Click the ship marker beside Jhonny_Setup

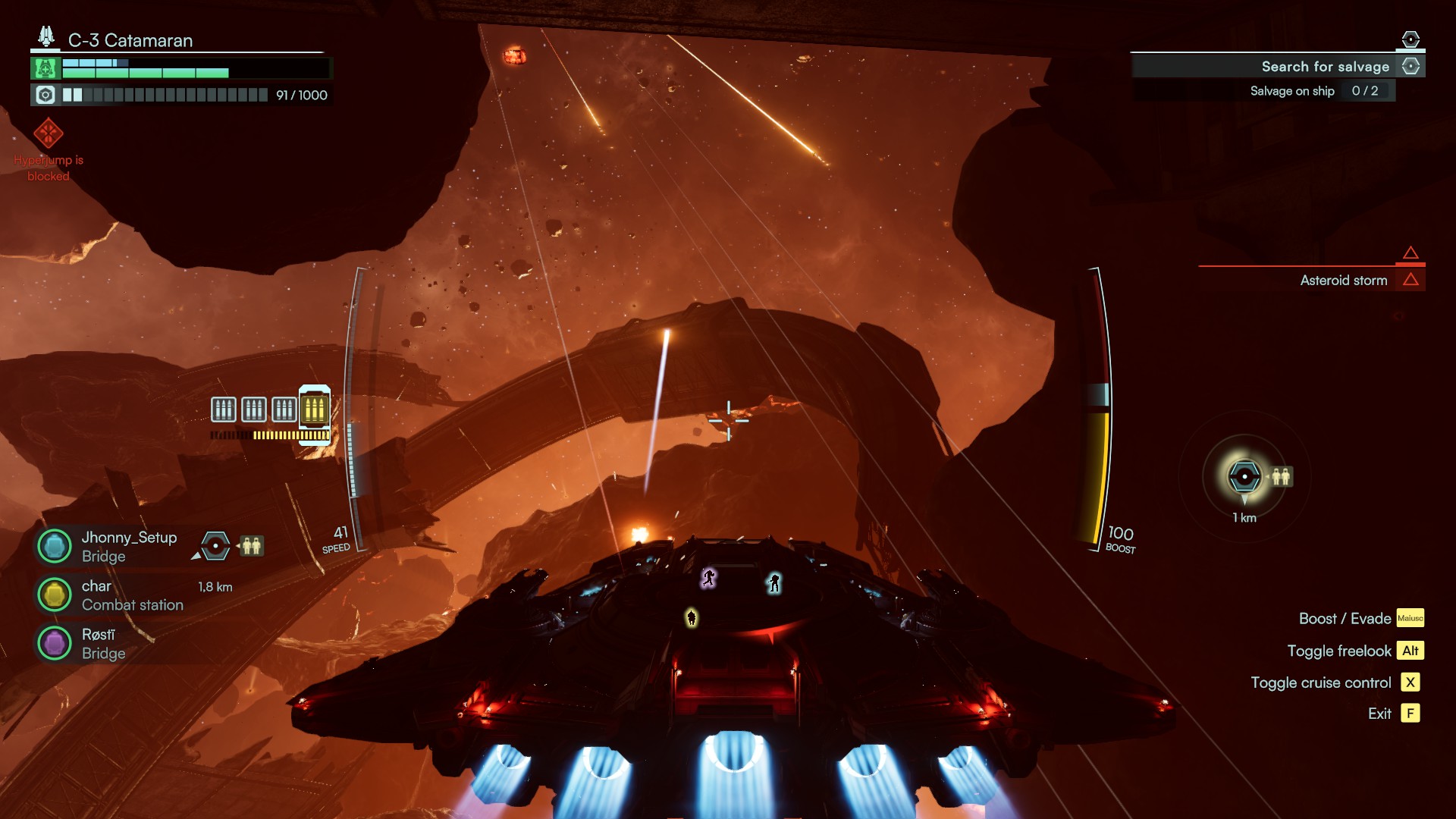click(x=215, y=546)
